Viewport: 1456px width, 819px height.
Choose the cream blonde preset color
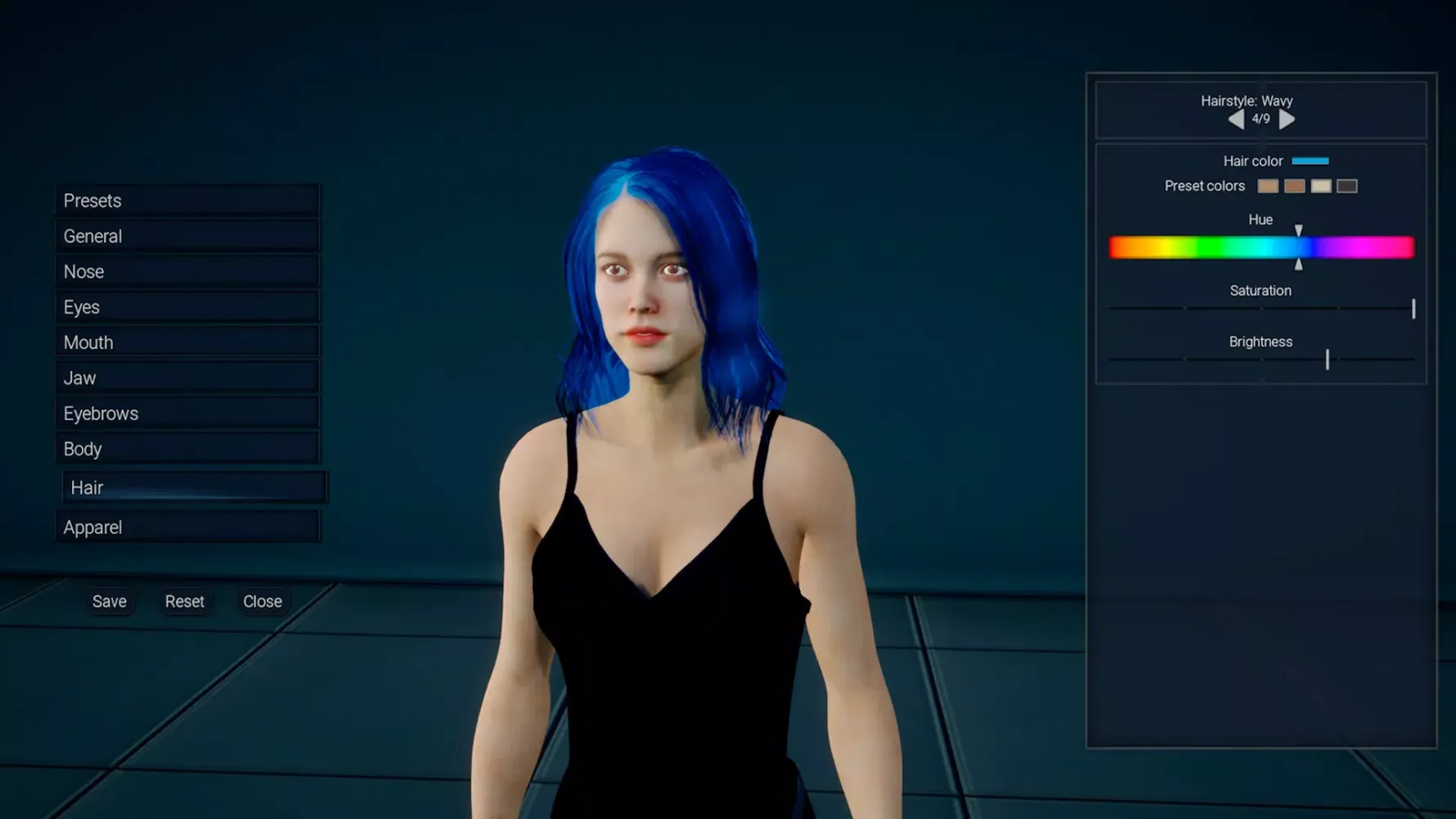coord(1321,186)
